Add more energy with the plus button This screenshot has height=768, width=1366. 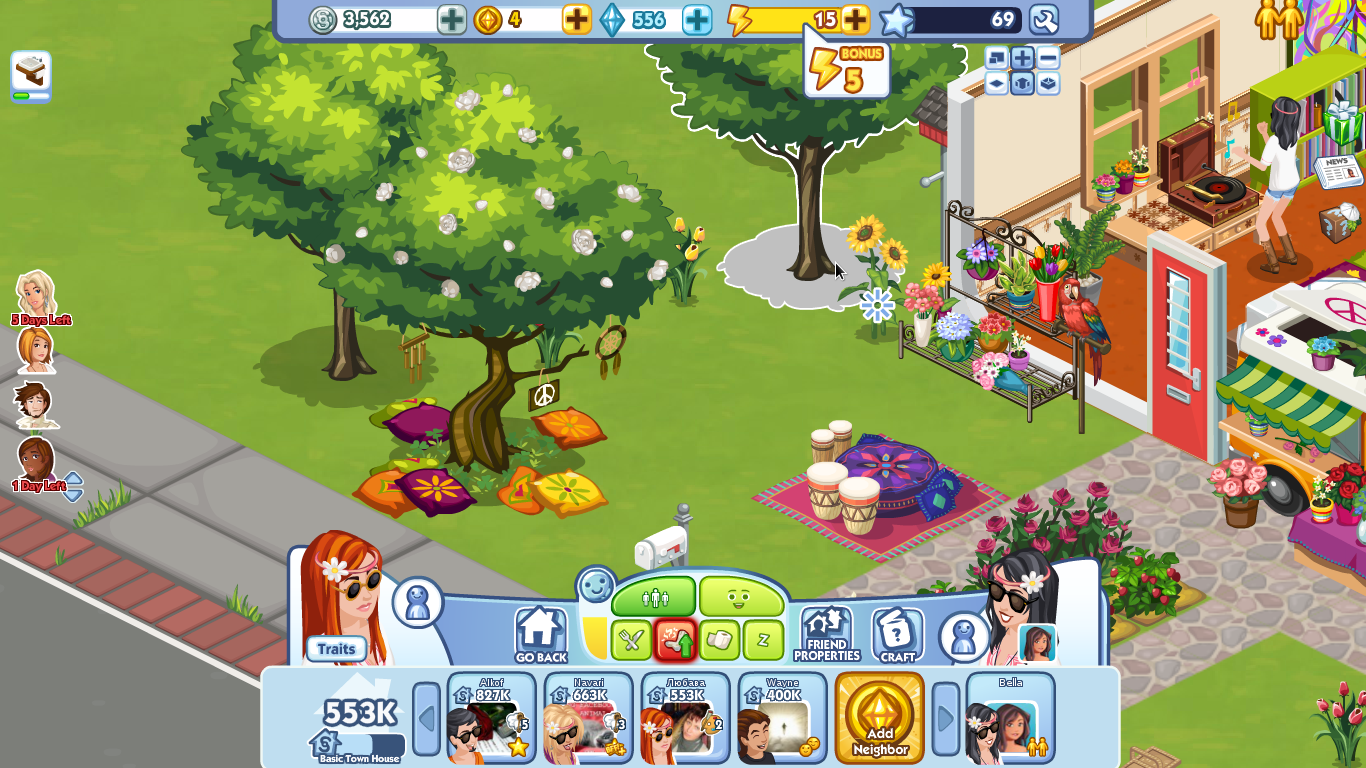855,19
